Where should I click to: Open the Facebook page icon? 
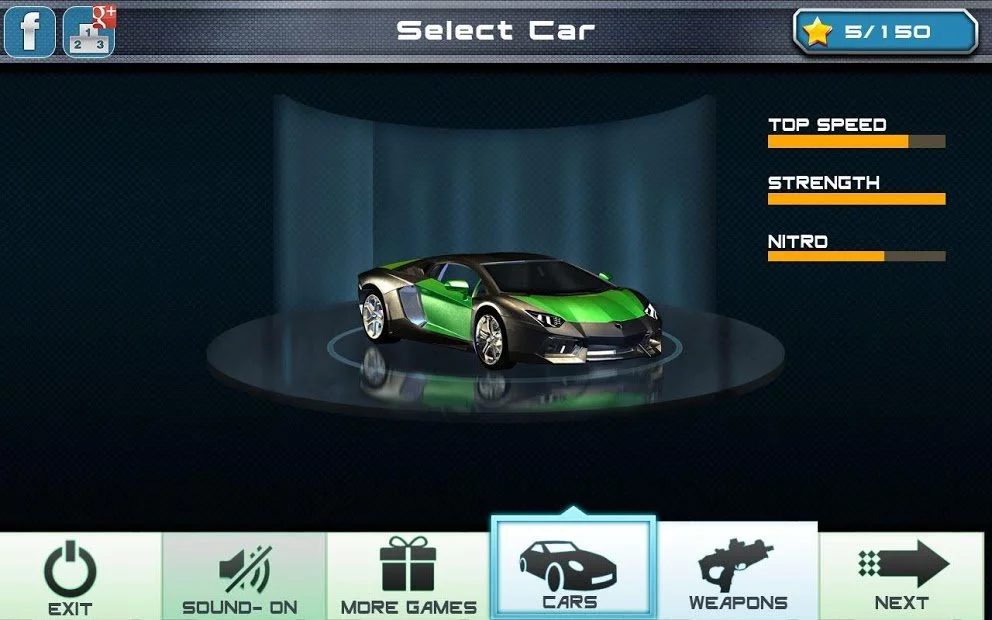click(30, 31)
